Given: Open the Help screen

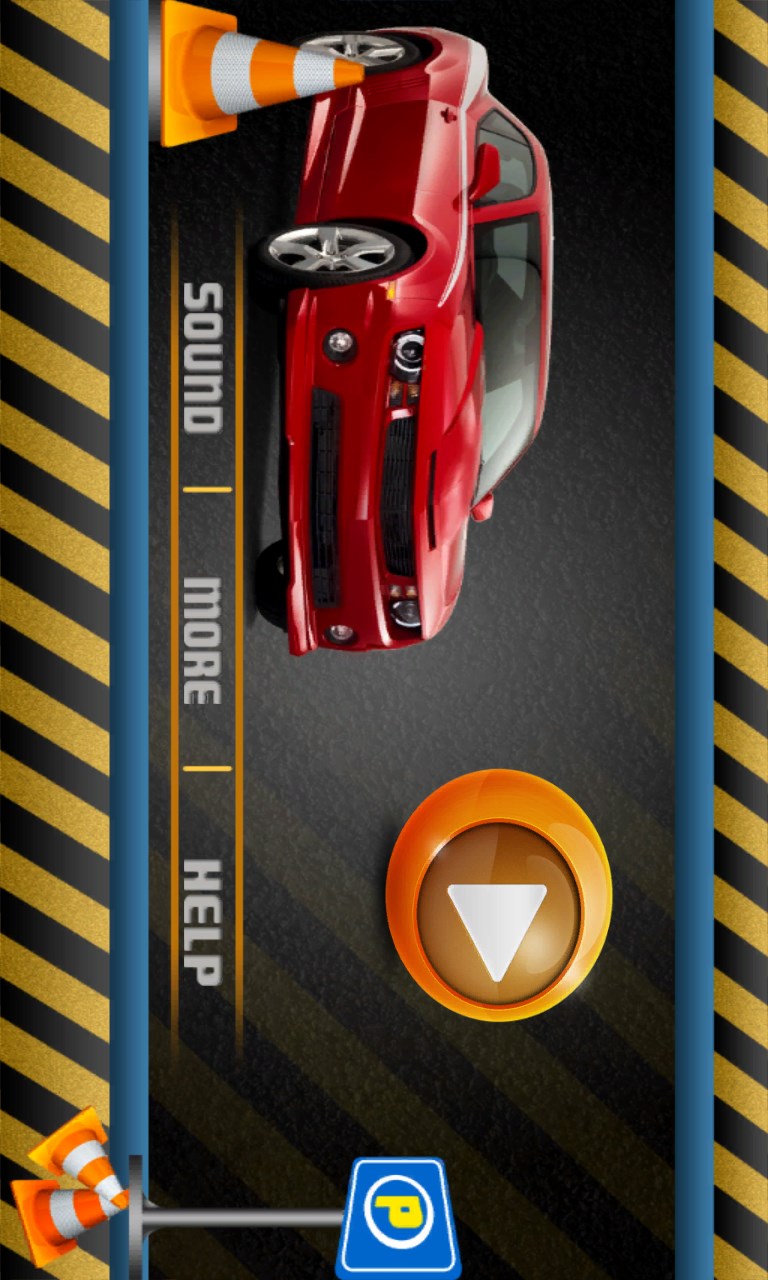Looking at the screenshot, I should click(203, 921).
